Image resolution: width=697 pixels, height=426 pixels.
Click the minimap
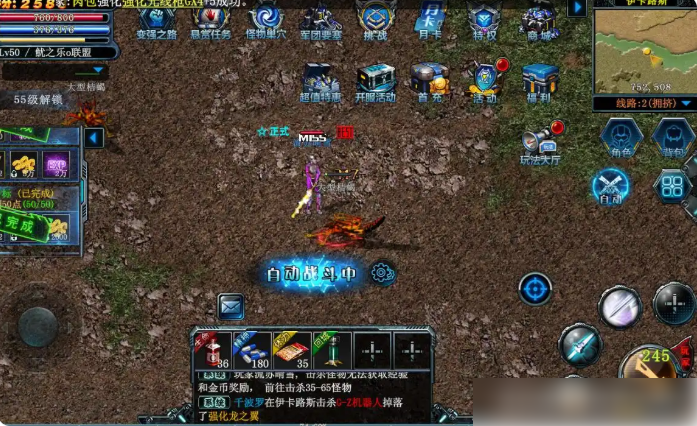643,52
